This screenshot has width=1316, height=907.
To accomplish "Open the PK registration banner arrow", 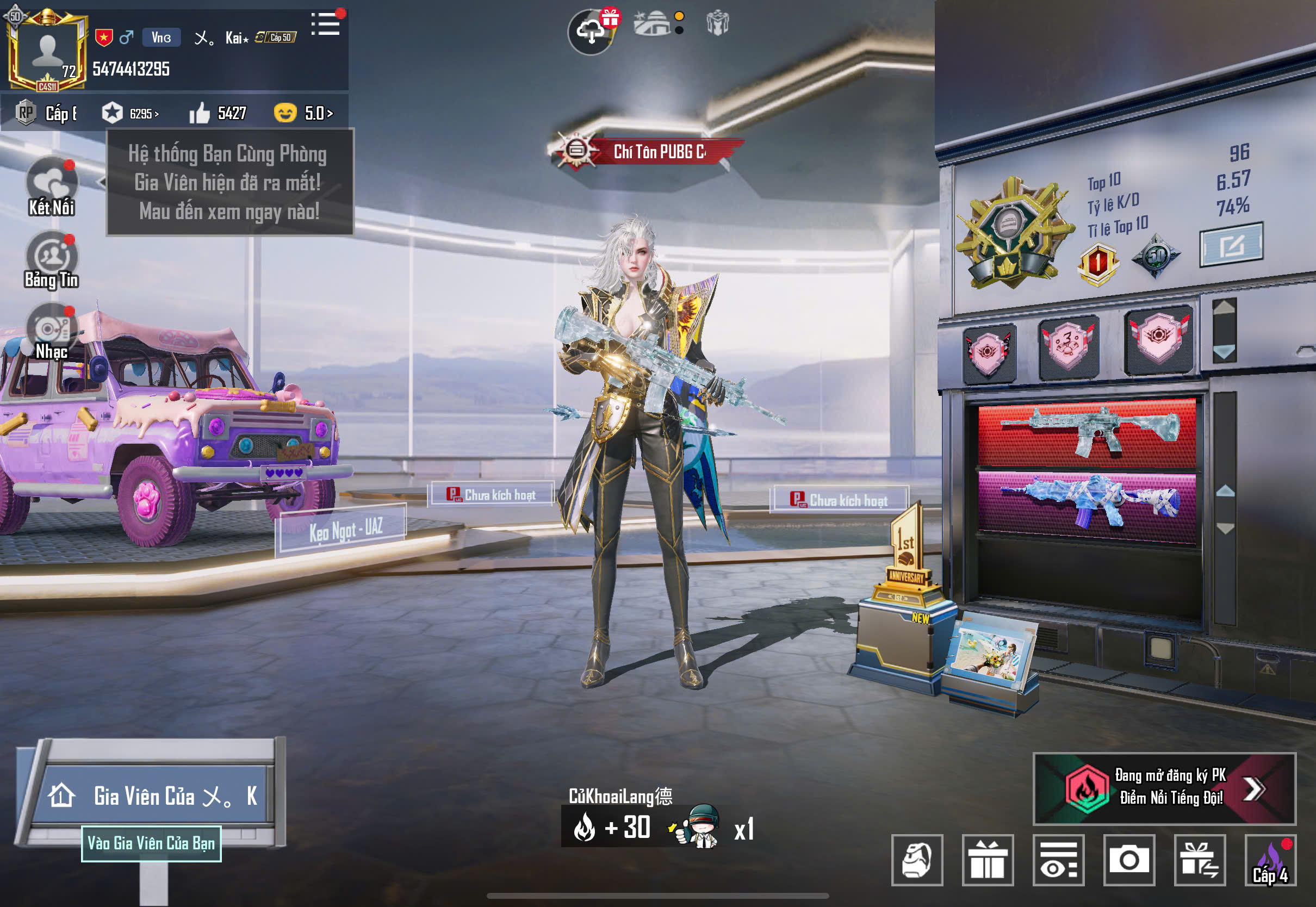I will coord(1253,788).
